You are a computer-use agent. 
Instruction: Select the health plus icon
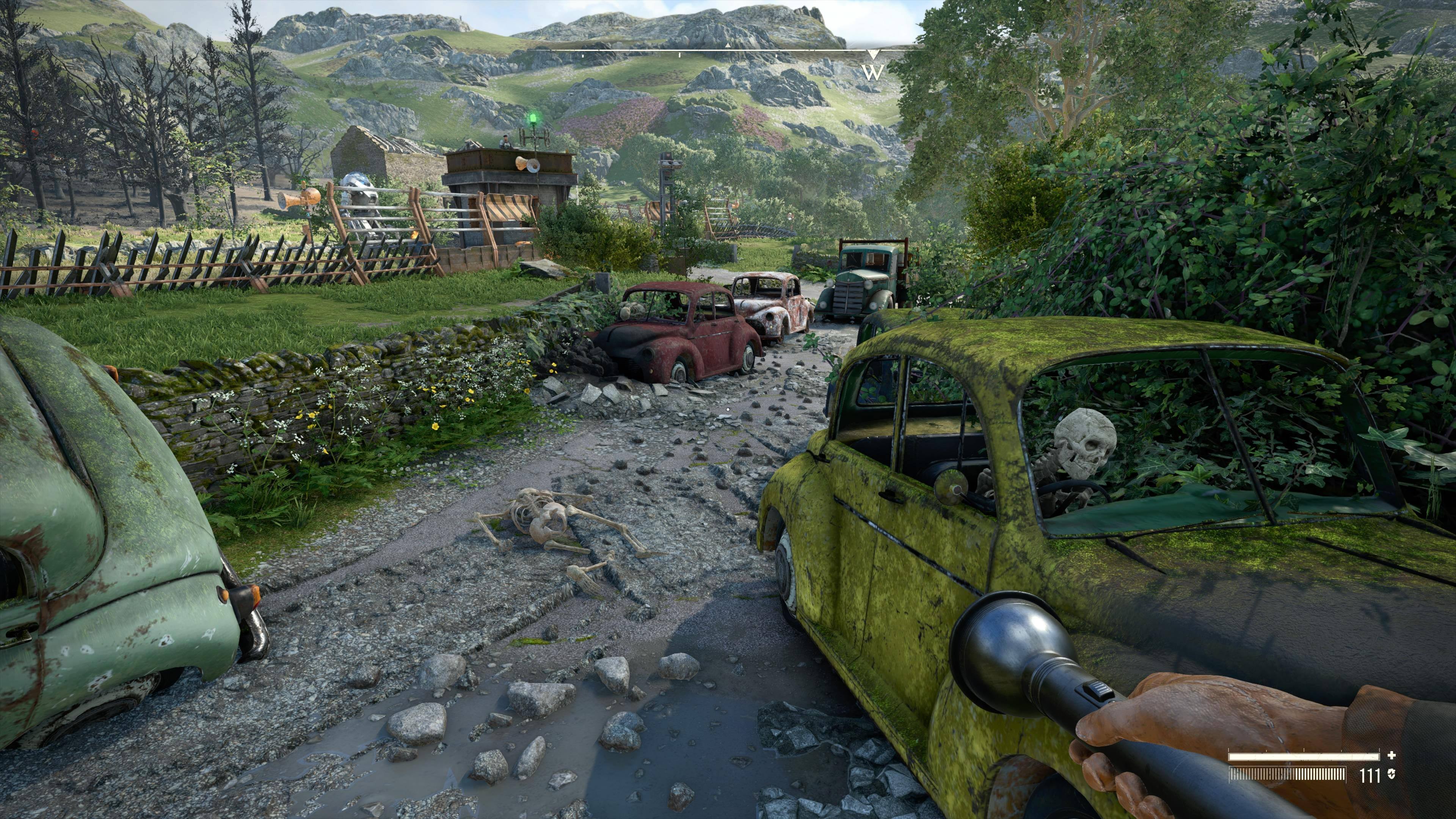pos(1392,755)
